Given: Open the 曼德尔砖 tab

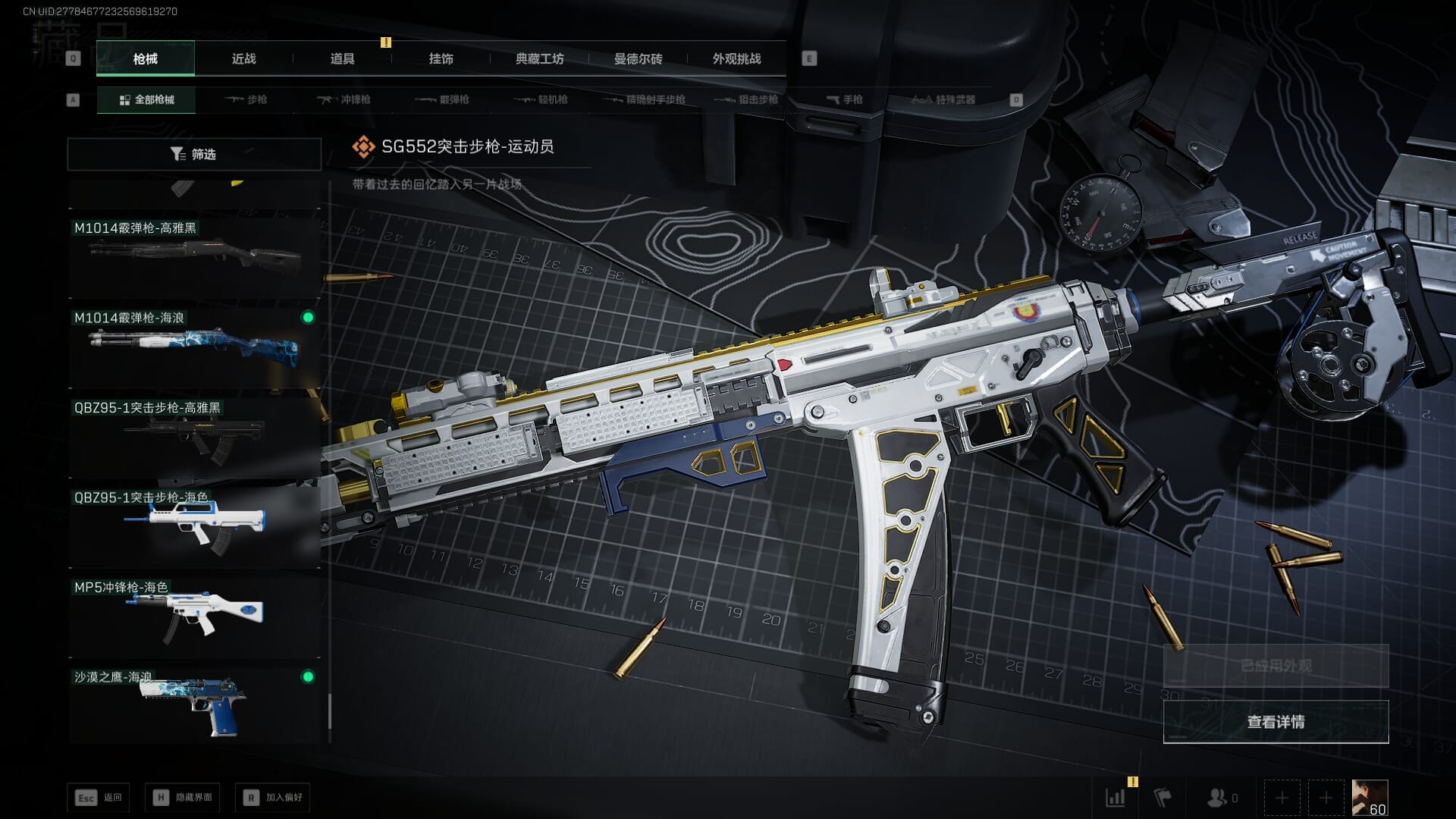Looking at the screenshot, I should (638, 58).
